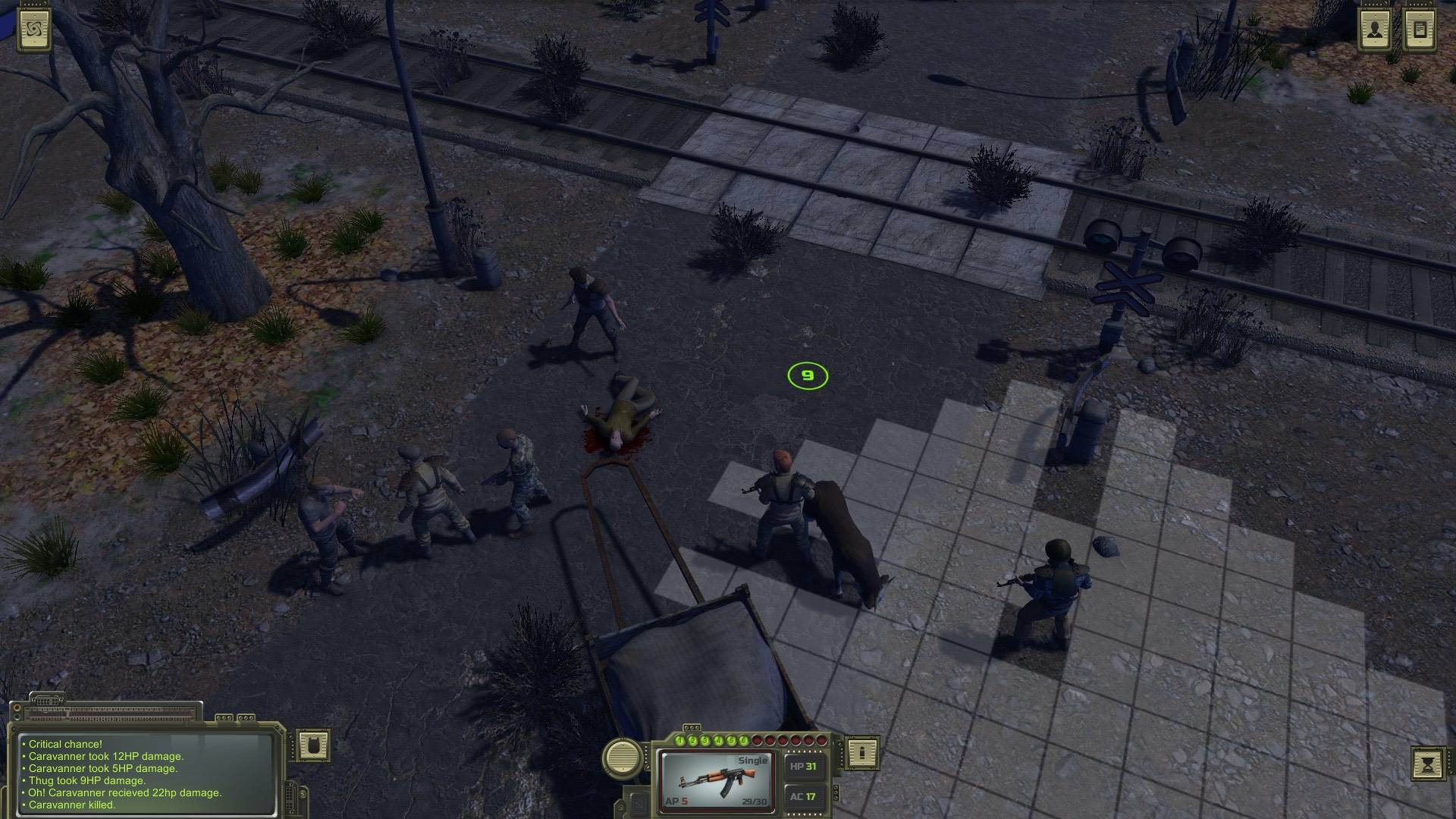Click the round speaker-grille button

[623, 757]
